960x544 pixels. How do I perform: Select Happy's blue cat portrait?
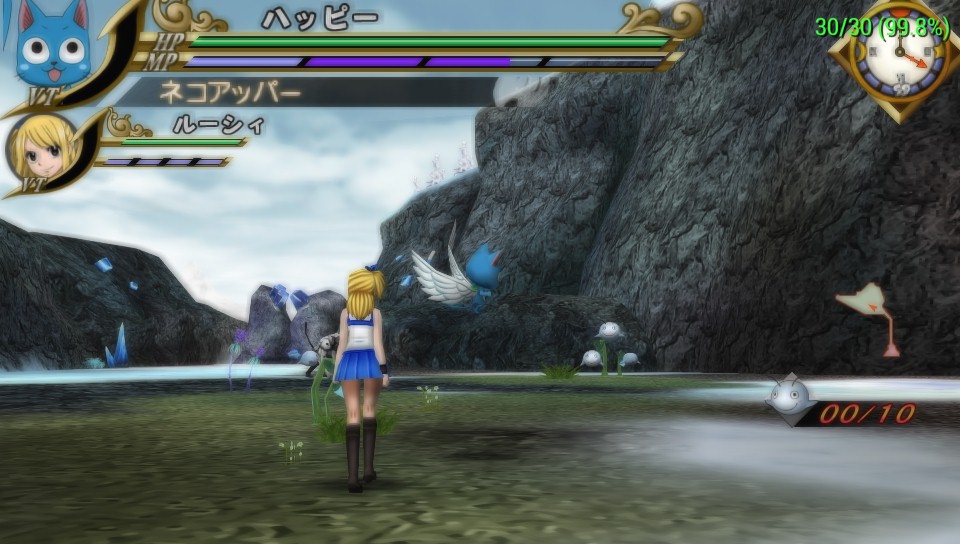pos(52,44)
